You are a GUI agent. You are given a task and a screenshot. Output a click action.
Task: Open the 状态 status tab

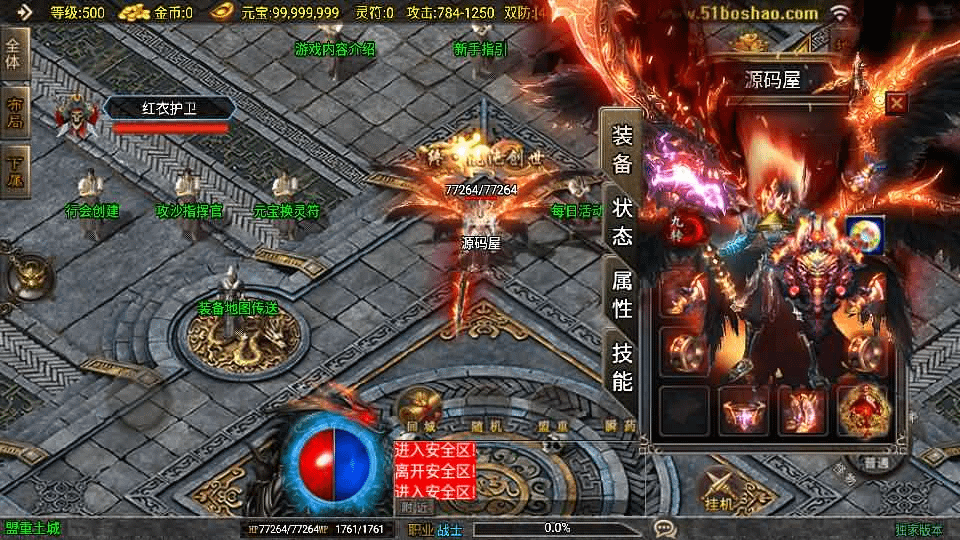click(x=622, y=222)
